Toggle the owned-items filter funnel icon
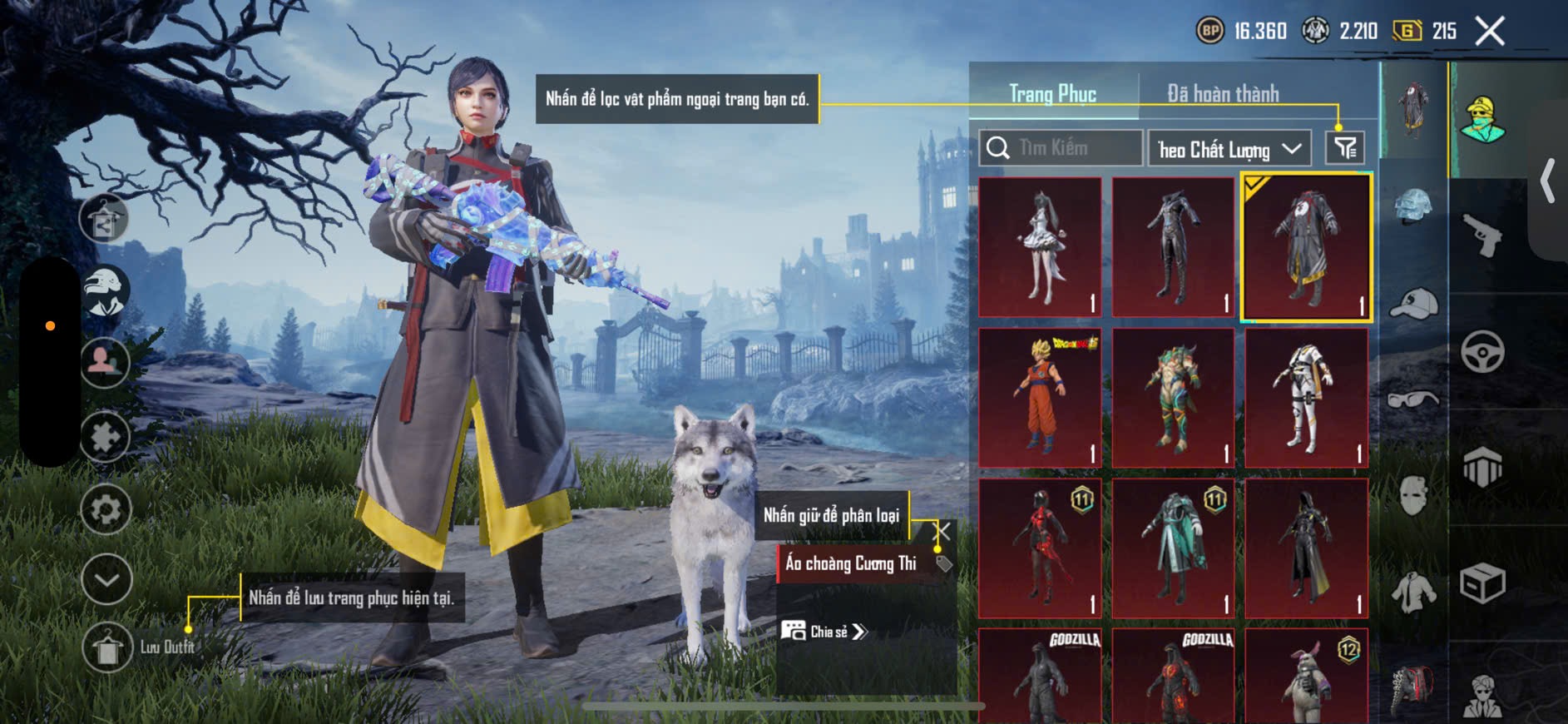Viewport: 1568px width, 724px height. (1345, 149)
